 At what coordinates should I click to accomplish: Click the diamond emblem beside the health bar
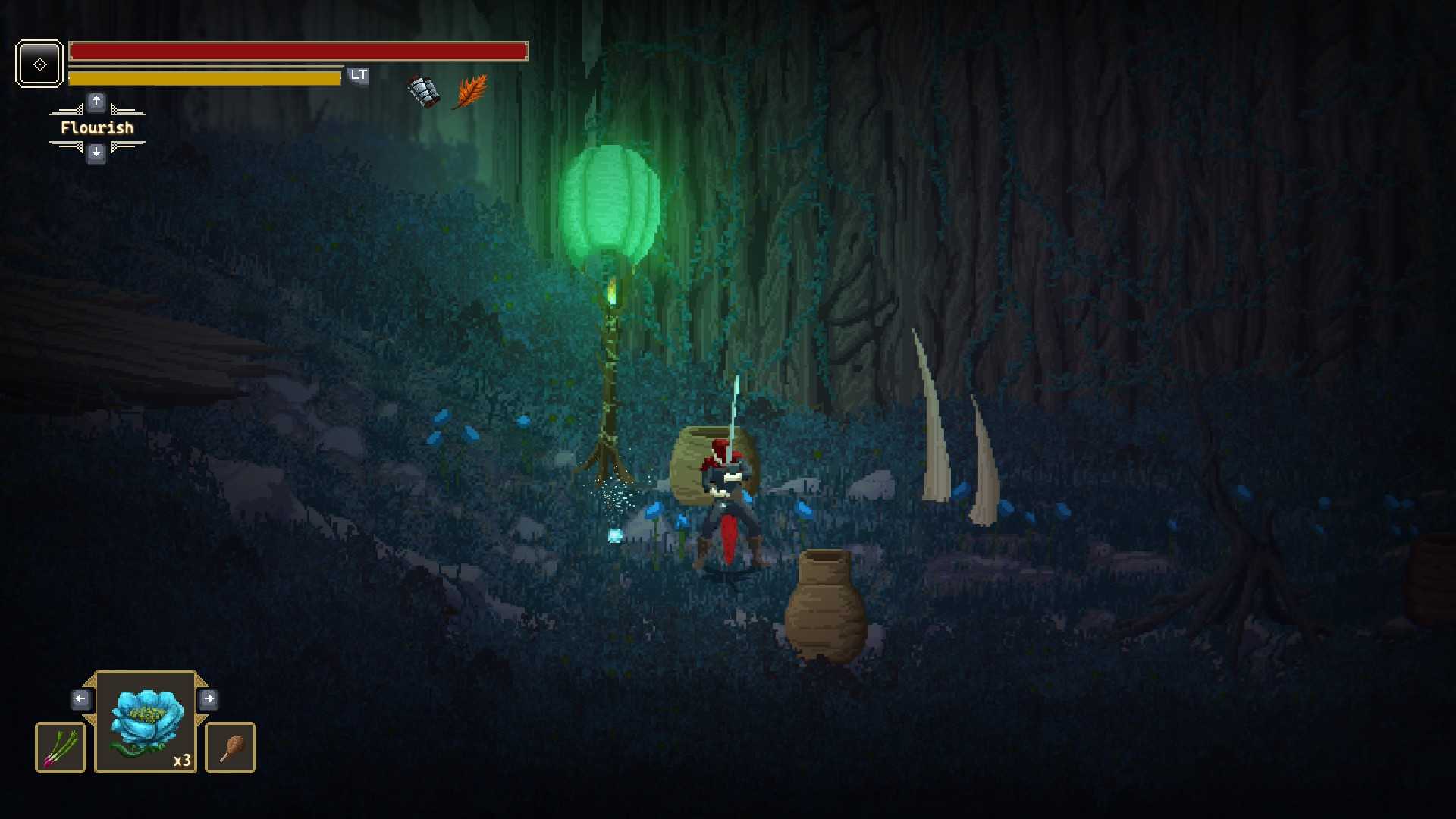pyautogui.click(x=39, y=64)
